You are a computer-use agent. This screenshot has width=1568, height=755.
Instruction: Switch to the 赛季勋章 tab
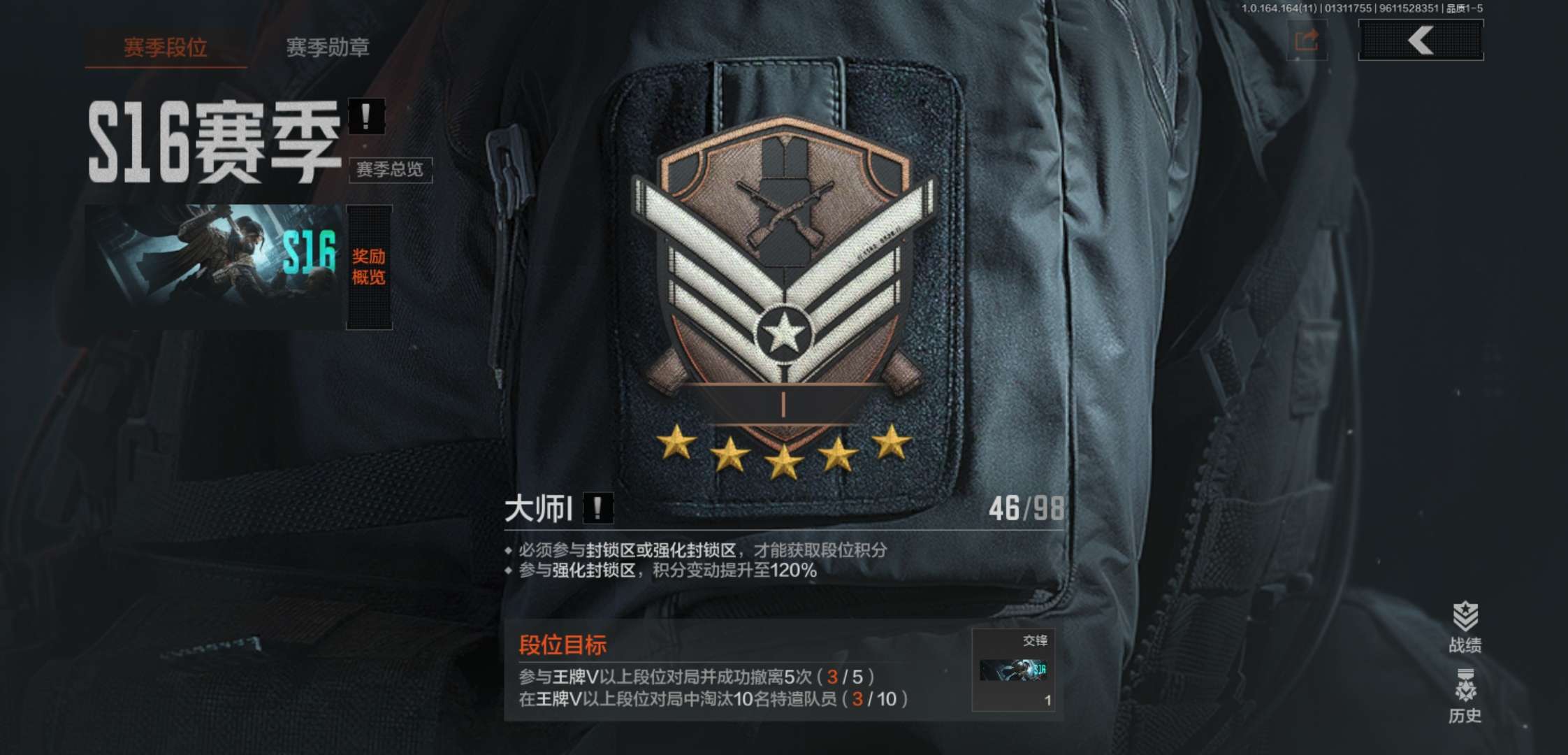pos(328,48)
